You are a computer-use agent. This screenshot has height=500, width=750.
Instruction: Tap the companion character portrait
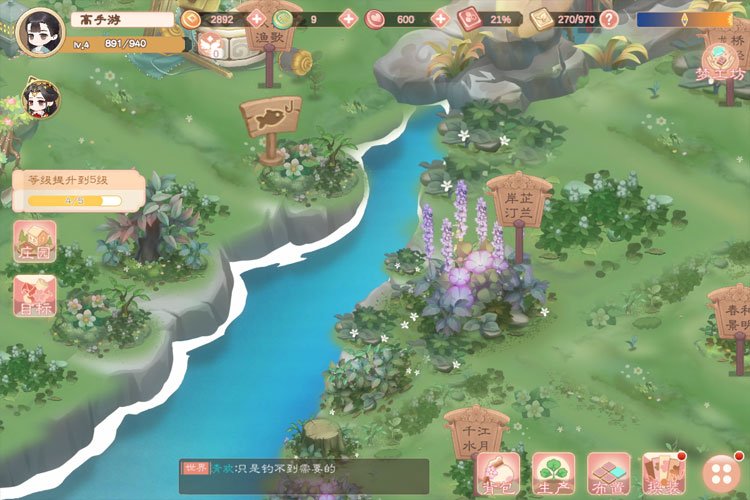coord(41,97)
